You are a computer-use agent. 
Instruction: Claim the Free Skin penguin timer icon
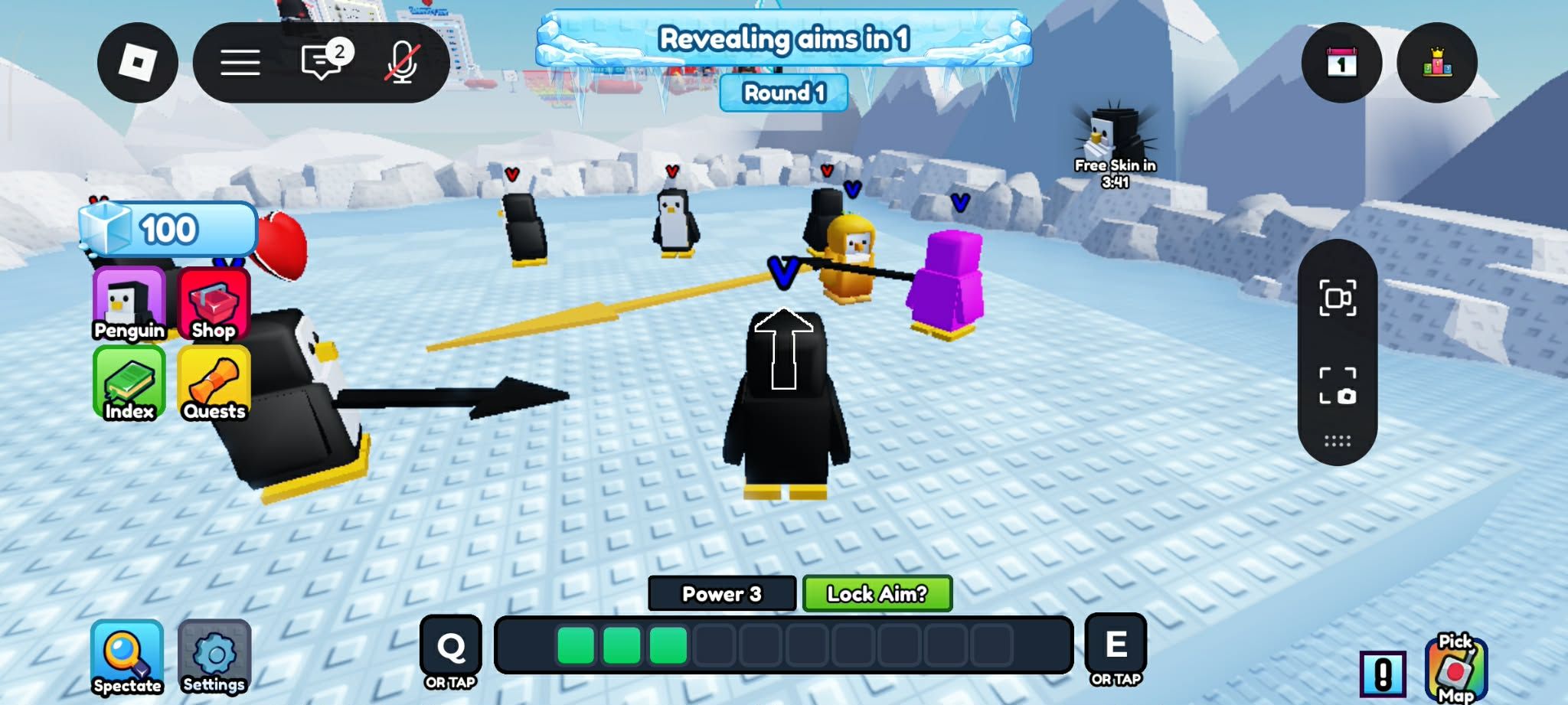[x=1115, y=138]
